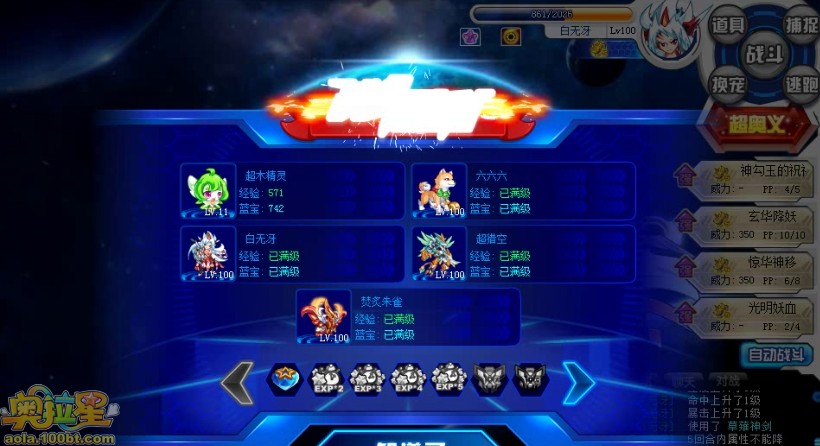Select the 超木精灵 pet card

tap(292, 190)
